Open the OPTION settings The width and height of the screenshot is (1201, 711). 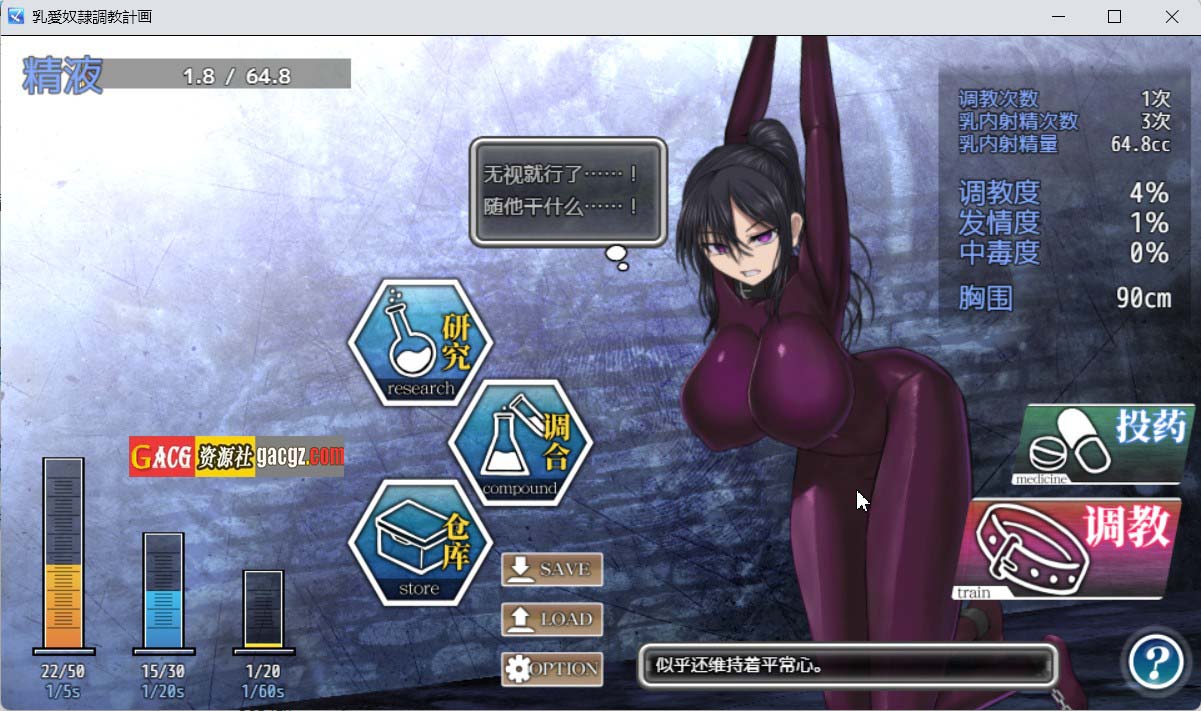pyautogui.click(x=552, y=669)
